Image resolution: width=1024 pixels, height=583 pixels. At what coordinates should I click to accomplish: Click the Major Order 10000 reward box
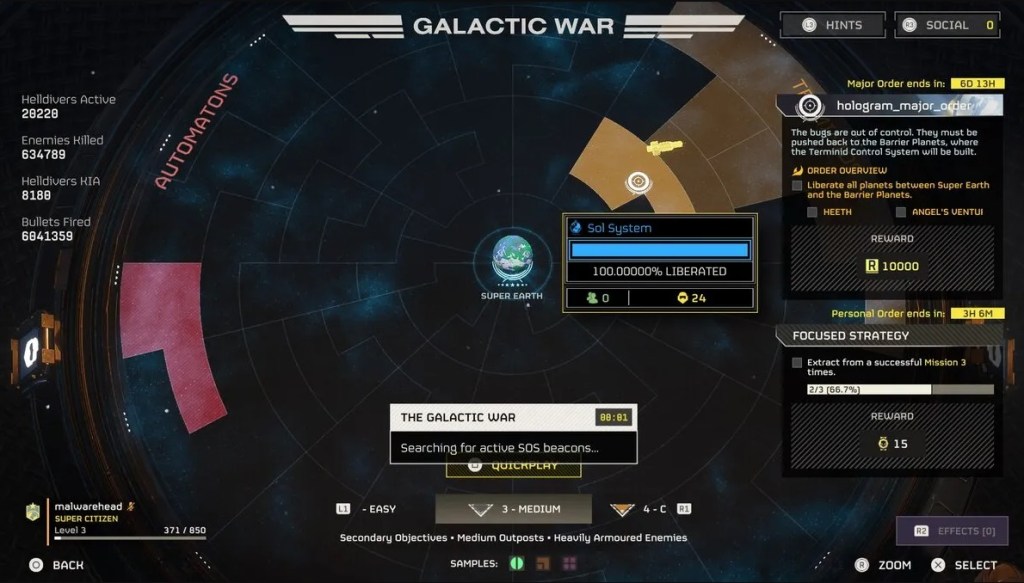pyautogui.click(x=890, y=266)
